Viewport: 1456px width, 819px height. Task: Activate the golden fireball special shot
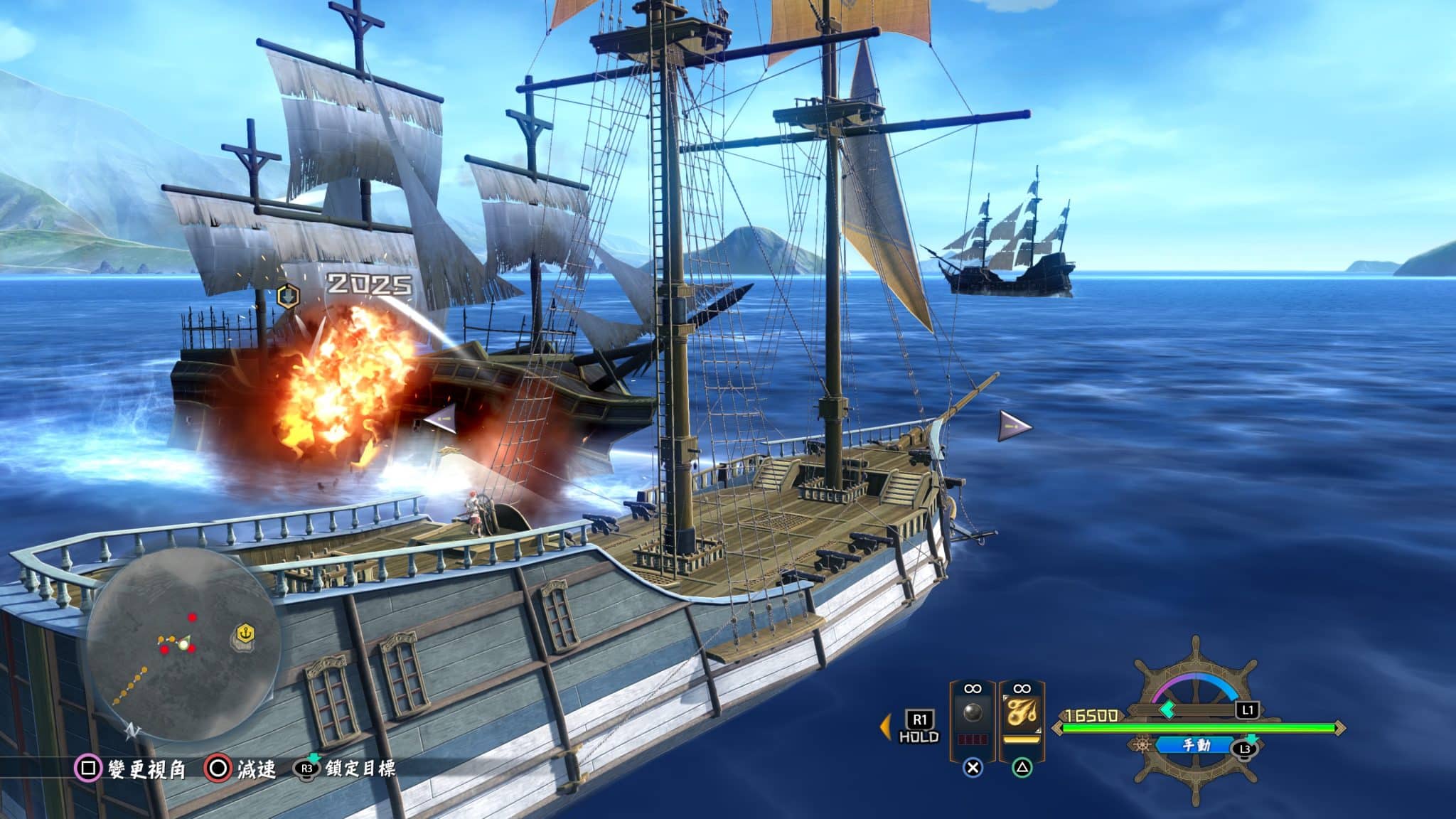pos(1022,714)
